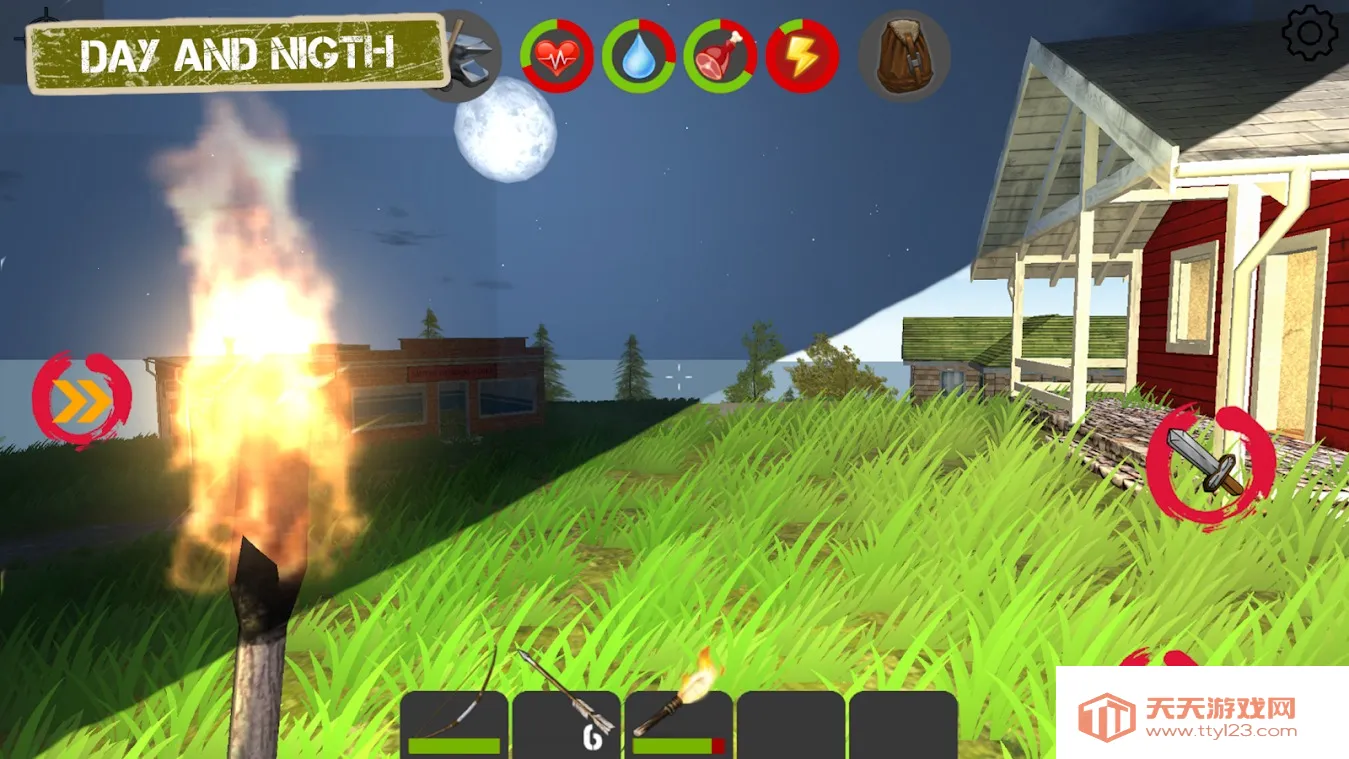Tap the sword attack button

tap(1209, 466)
